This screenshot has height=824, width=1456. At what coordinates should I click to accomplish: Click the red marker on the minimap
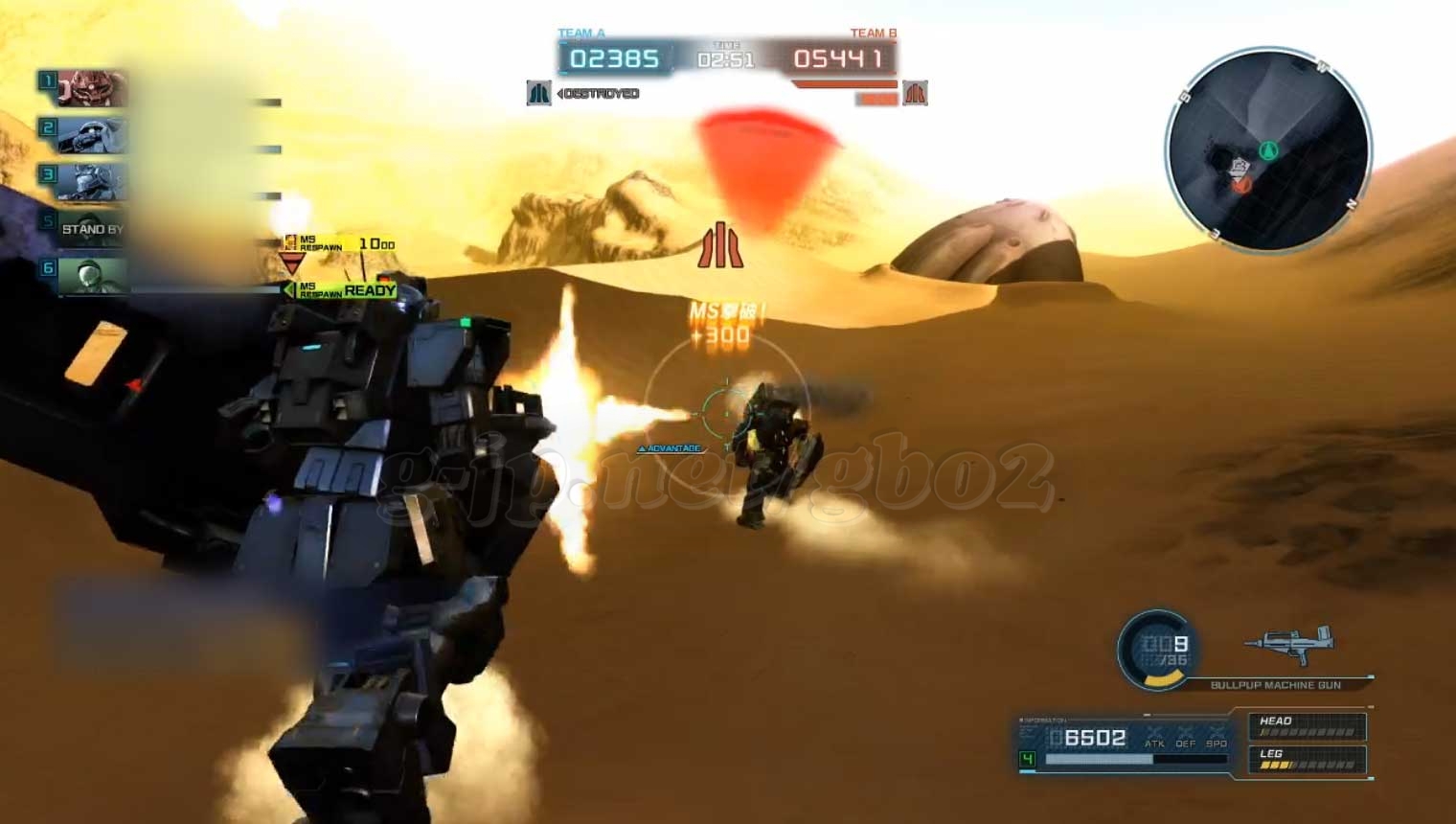coord(1242,183)
